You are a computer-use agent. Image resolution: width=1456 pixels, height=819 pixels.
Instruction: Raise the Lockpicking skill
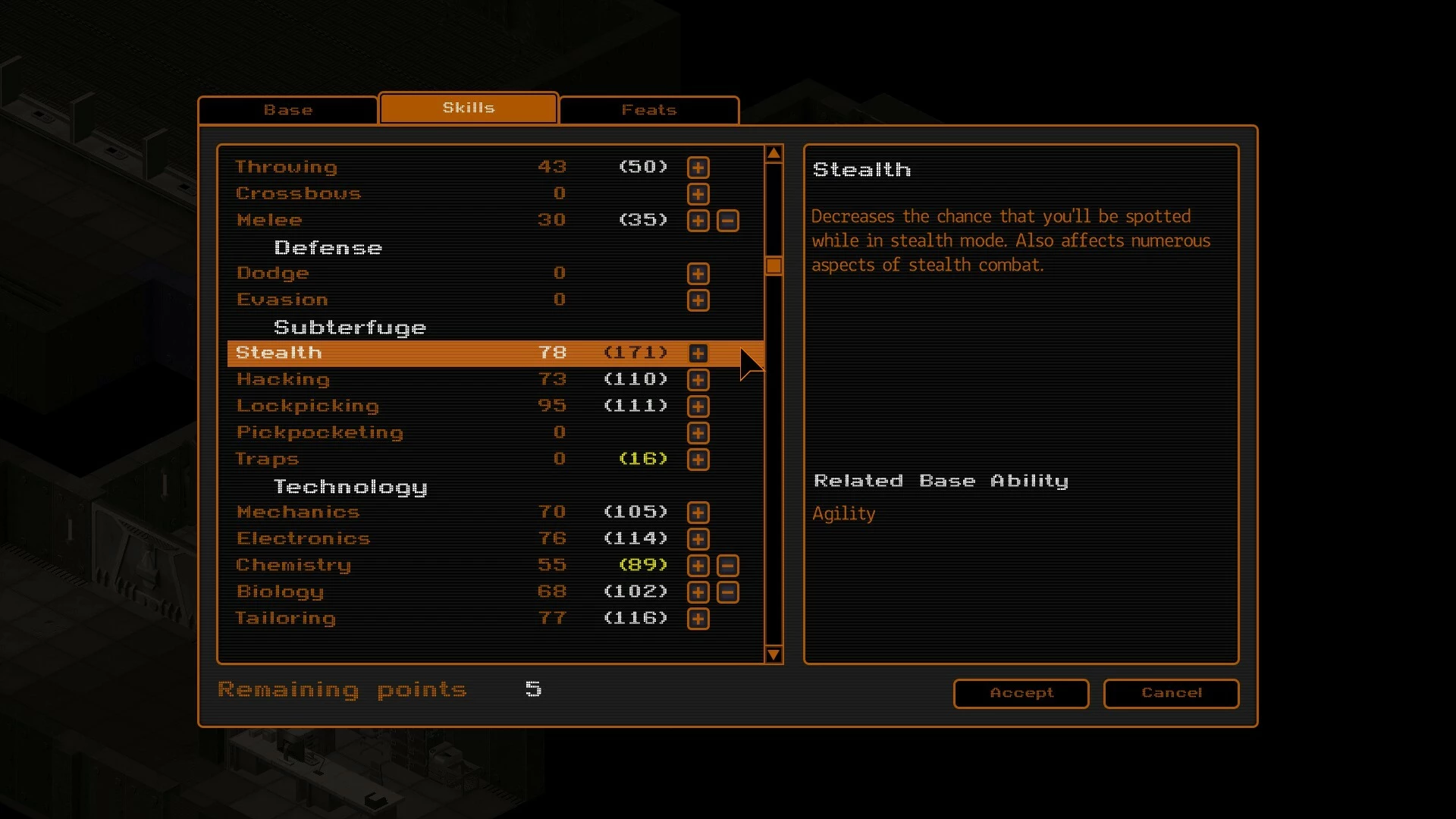(x=698, y=406)
